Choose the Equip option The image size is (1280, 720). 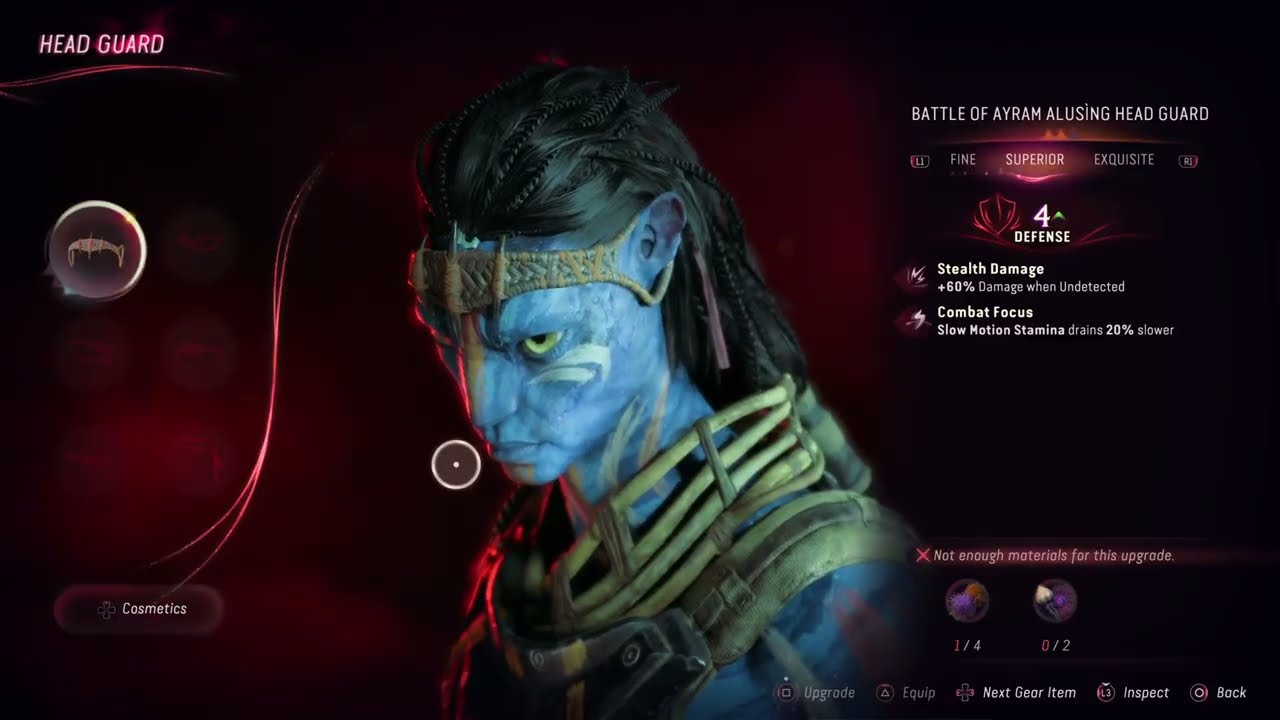[x=906, y=692]
